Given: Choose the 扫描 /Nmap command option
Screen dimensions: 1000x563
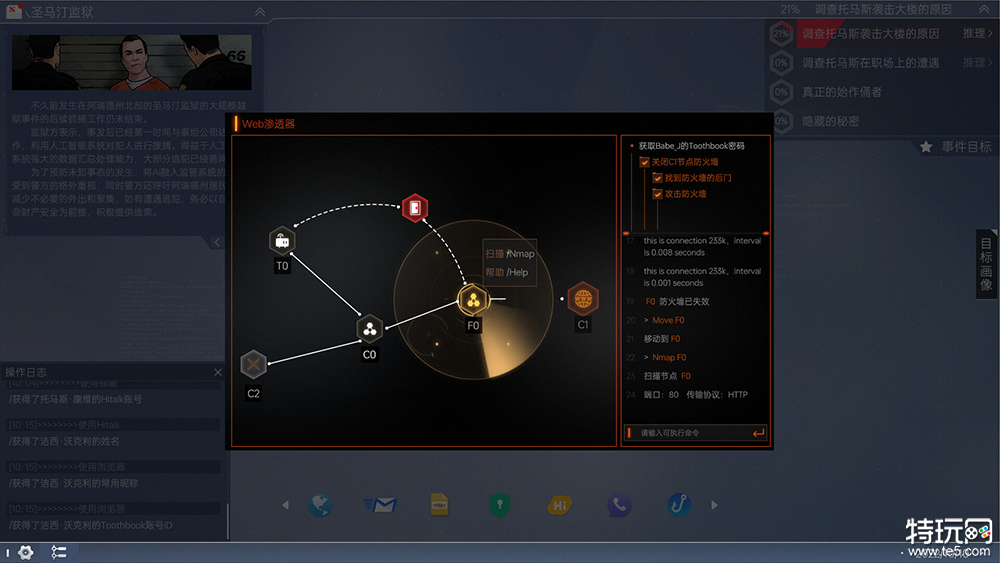Looking at the screenshot, I should tap(510, 254).
